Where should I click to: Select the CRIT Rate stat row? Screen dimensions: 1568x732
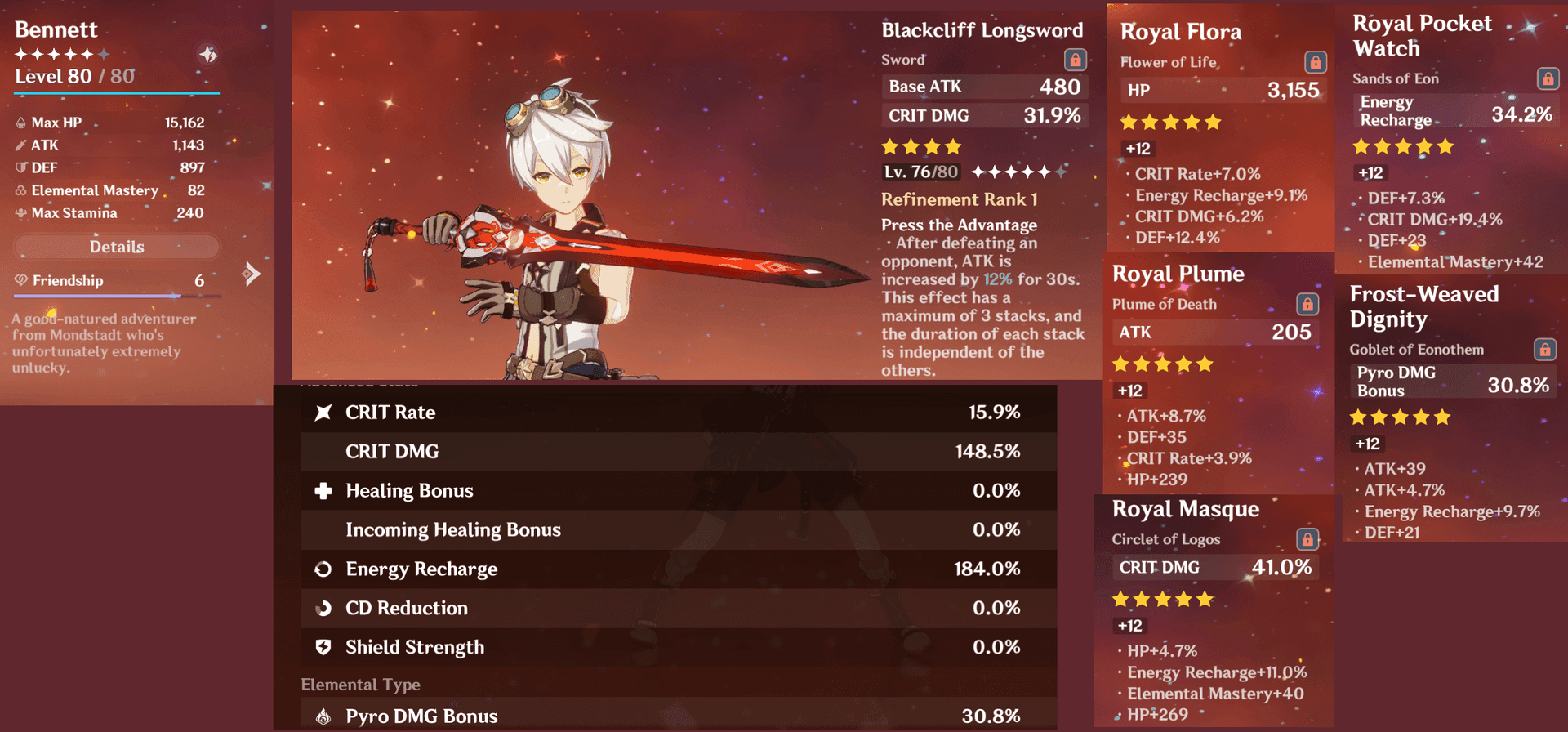[666, 413]
